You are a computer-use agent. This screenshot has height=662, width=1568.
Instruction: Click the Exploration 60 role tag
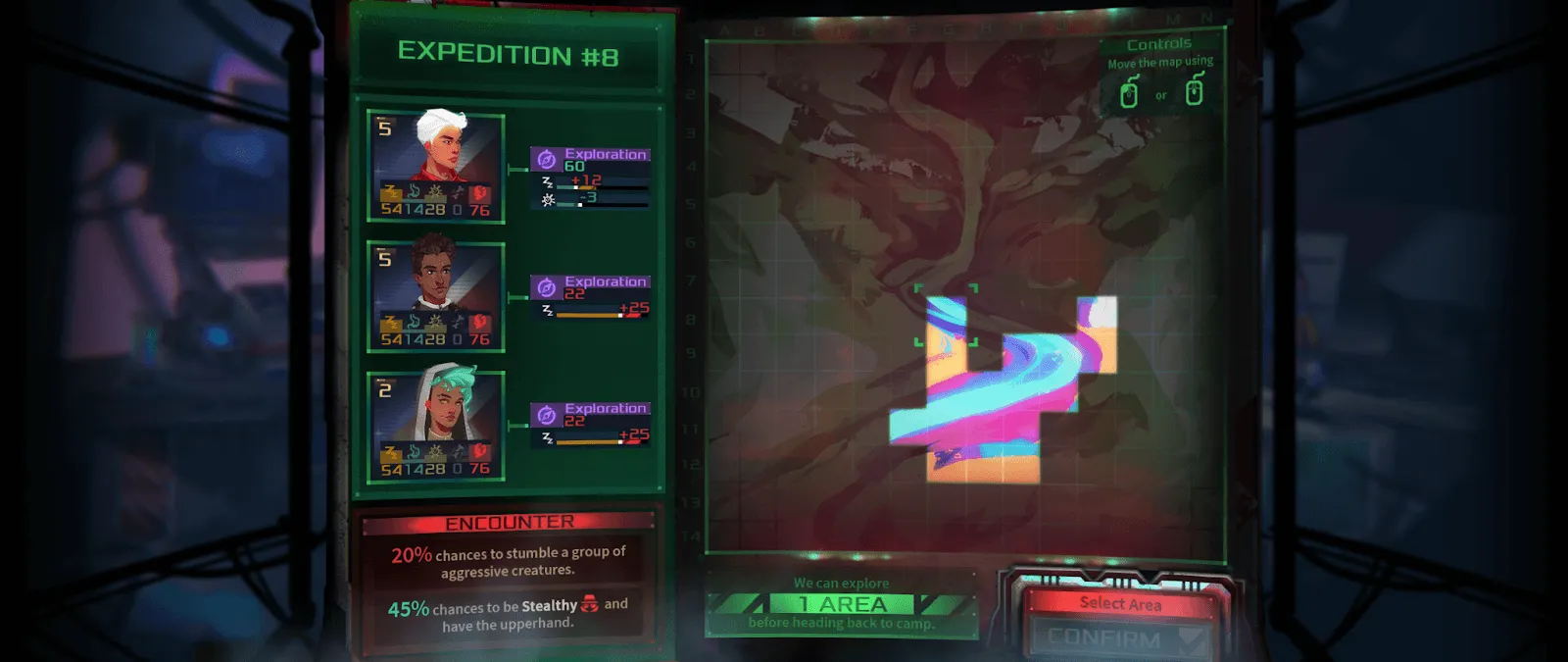(590, 159)
